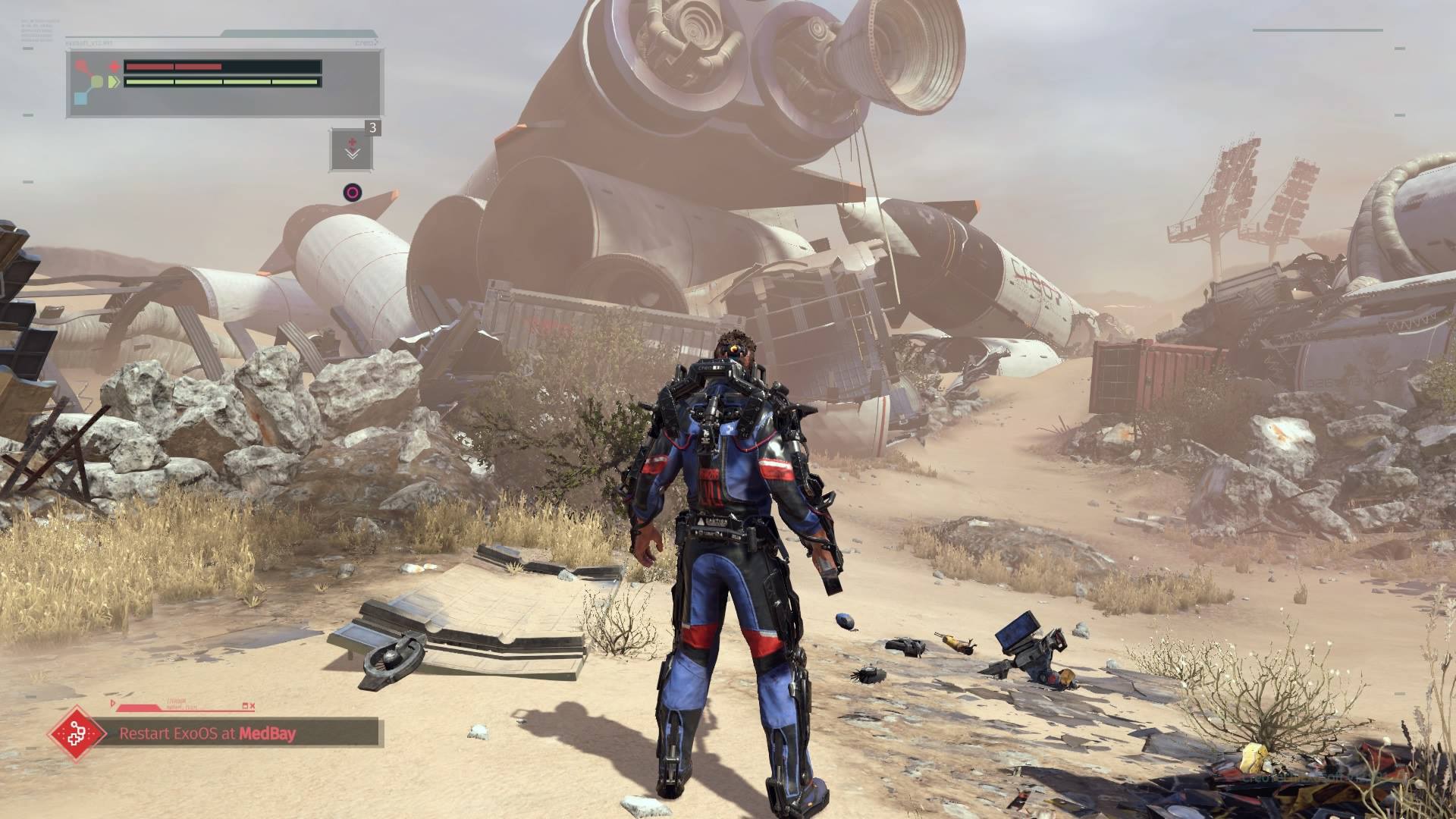1456x819 pixels.
Task: Close the objective tracker with its X
Action: tap(252, 706)
